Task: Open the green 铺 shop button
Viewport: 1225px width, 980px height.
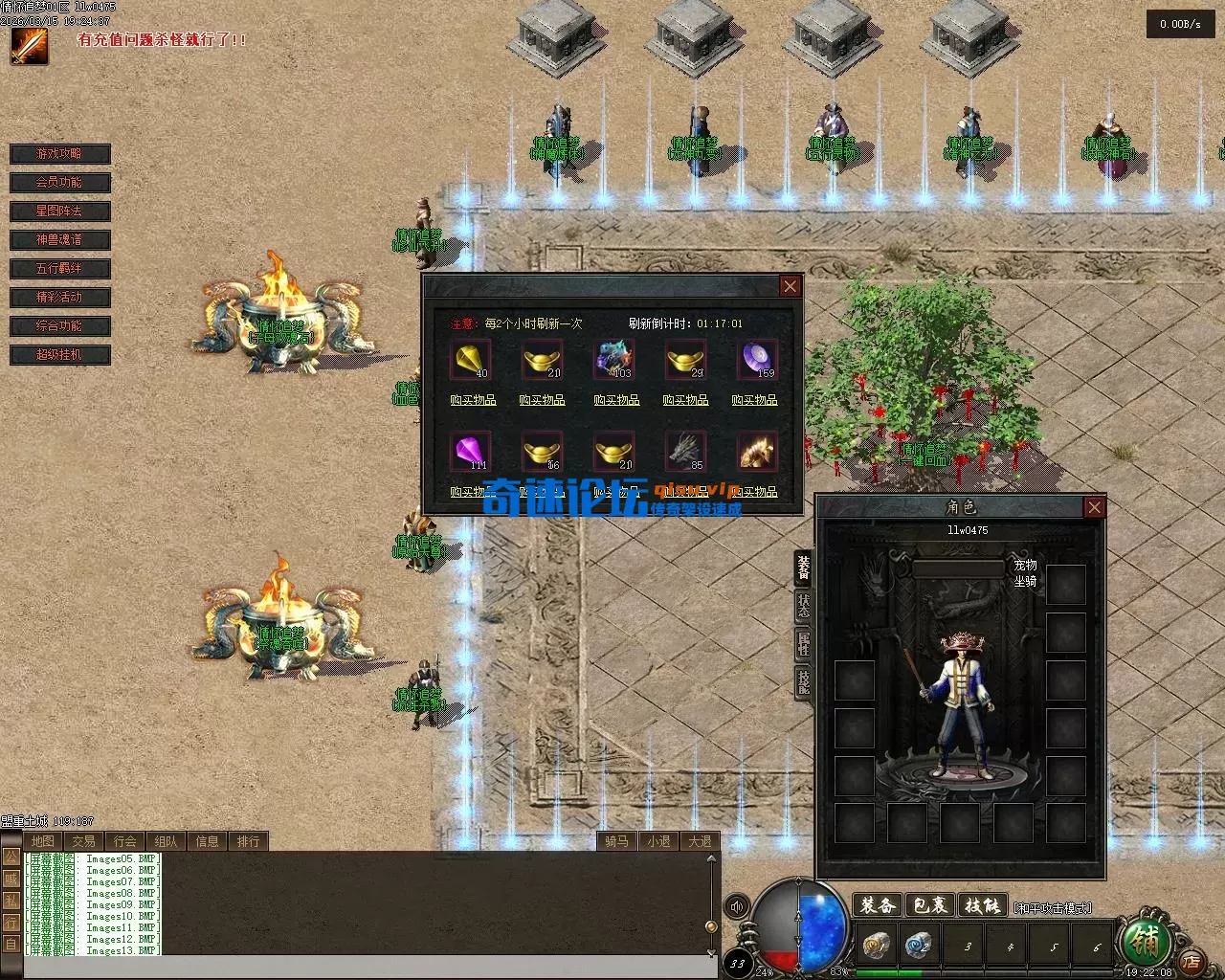Action: 1145,943
